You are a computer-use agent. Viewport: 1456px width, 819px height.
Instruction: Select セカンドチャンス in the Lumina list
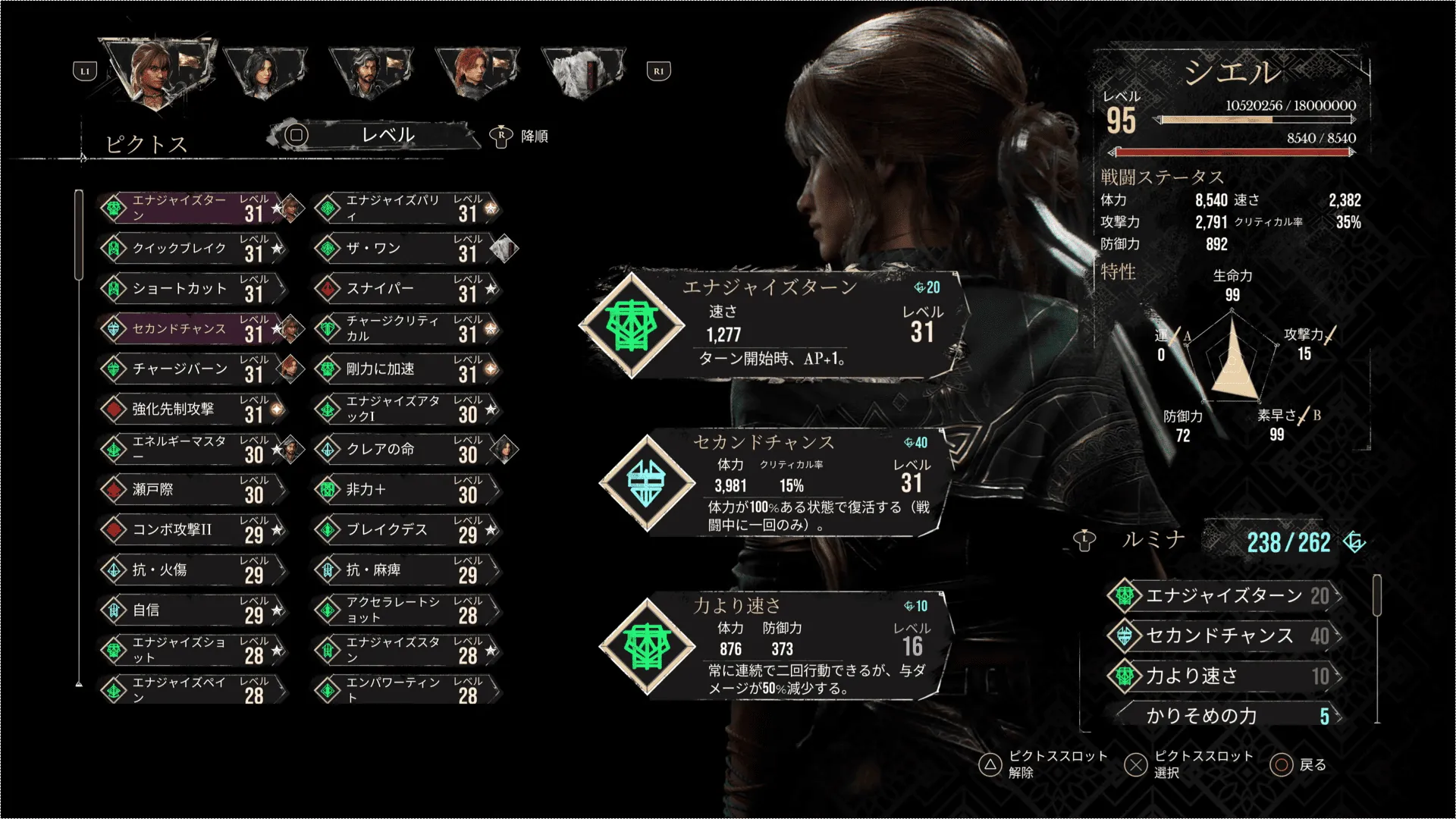(1222, 635)
